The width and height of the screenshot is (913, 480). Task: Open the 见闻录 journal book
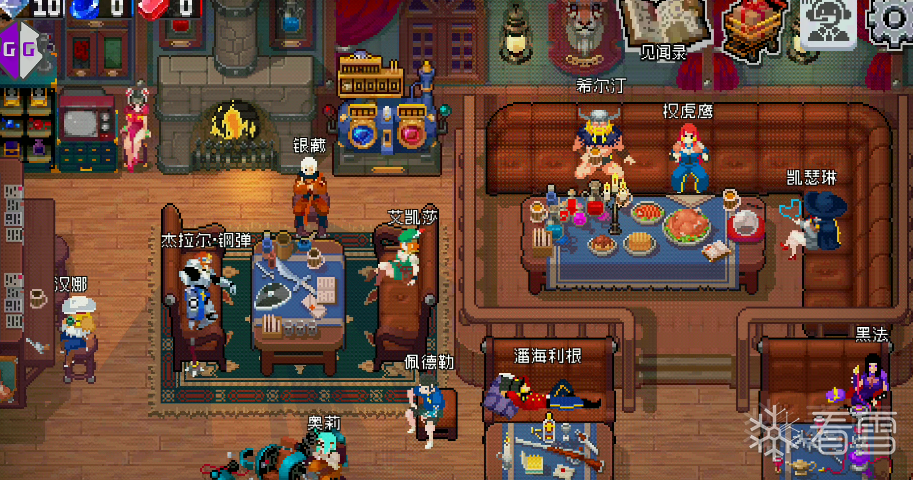[664, 24]
